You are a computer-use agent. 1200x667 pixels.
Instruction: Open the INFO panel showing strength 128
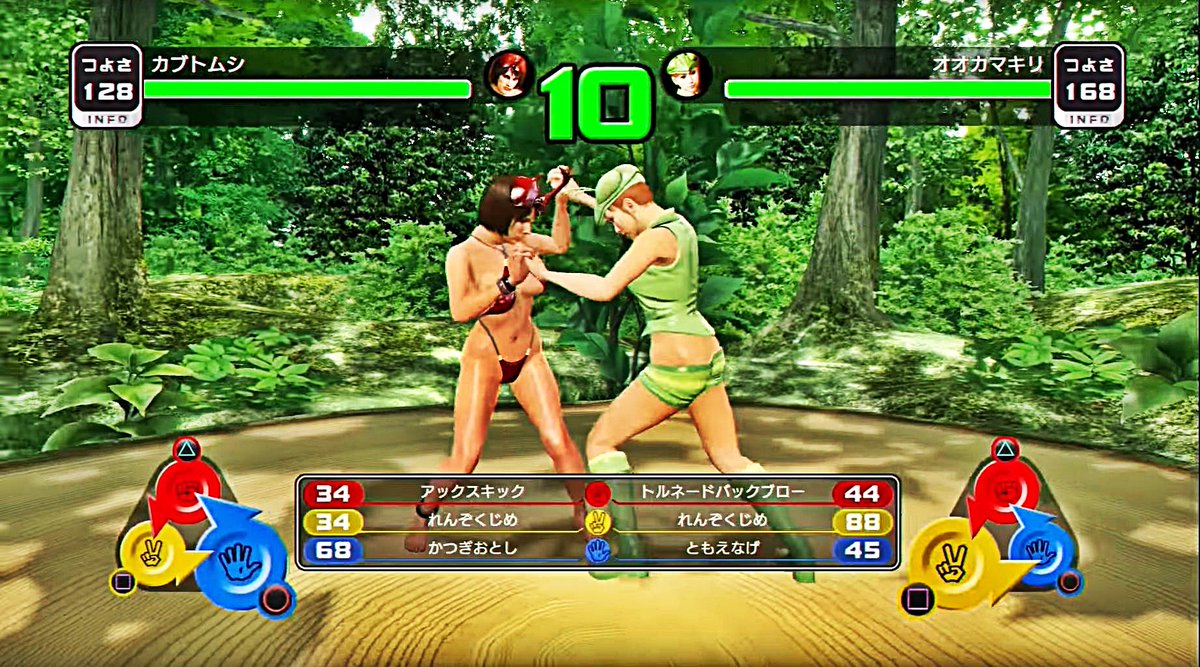[106, 86]
